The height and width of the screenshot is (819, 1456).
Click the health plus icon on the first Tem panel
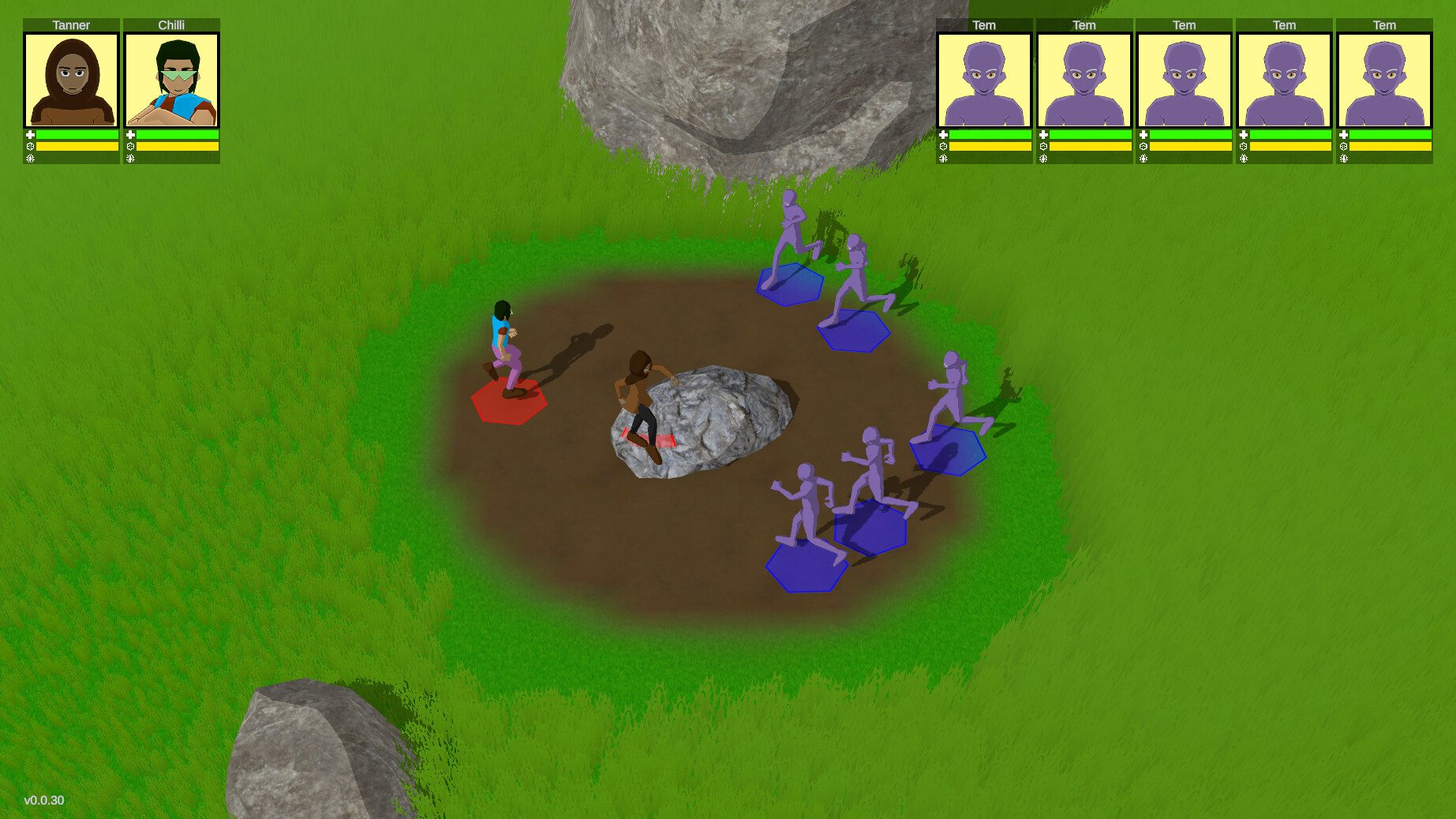[945, 135]
